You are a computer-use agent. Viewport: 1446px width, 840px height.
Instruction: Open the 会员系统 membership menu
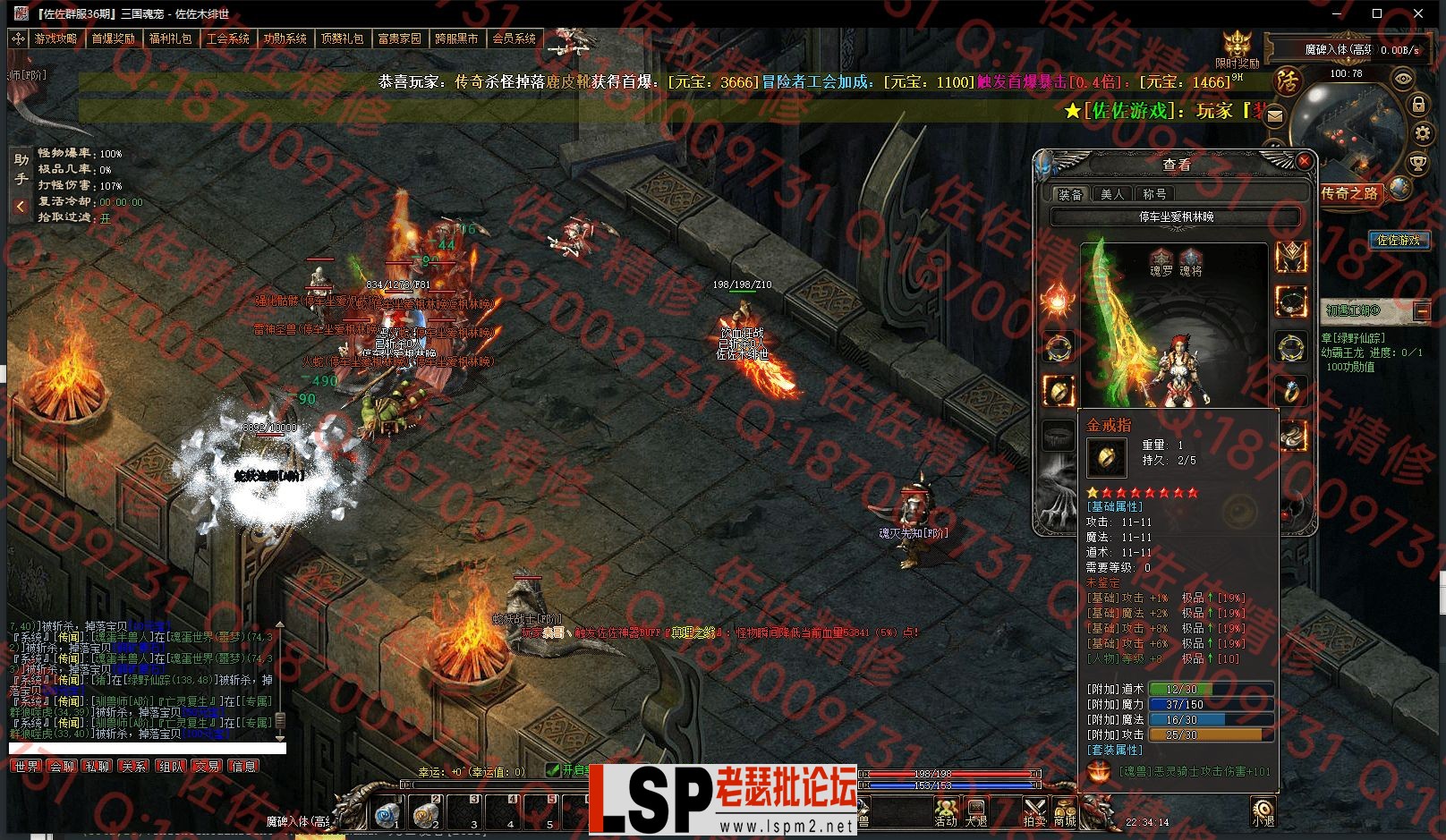(x=514, y=38)
